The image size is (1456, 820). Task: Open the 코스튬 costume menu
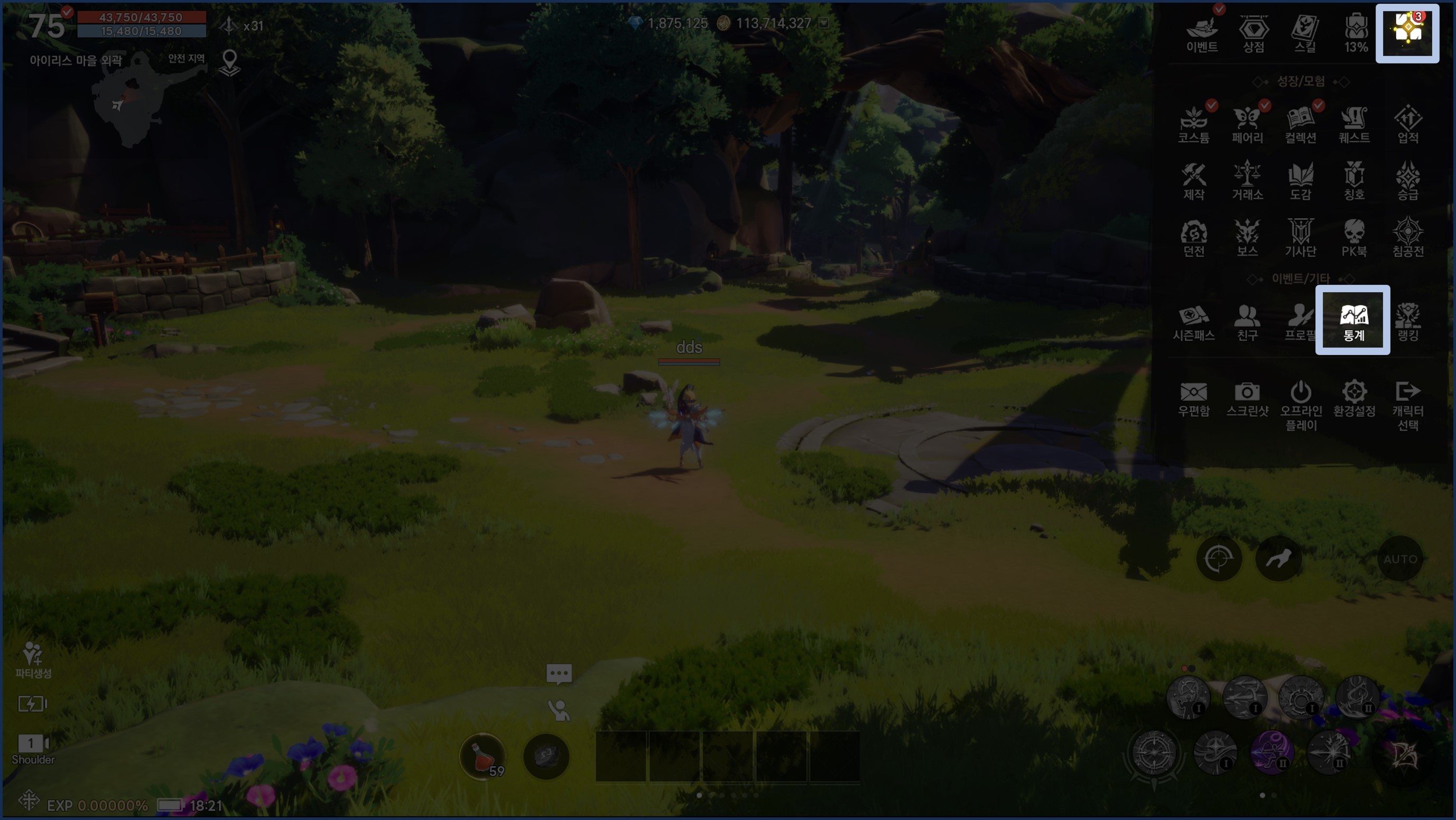[1194, 124]
